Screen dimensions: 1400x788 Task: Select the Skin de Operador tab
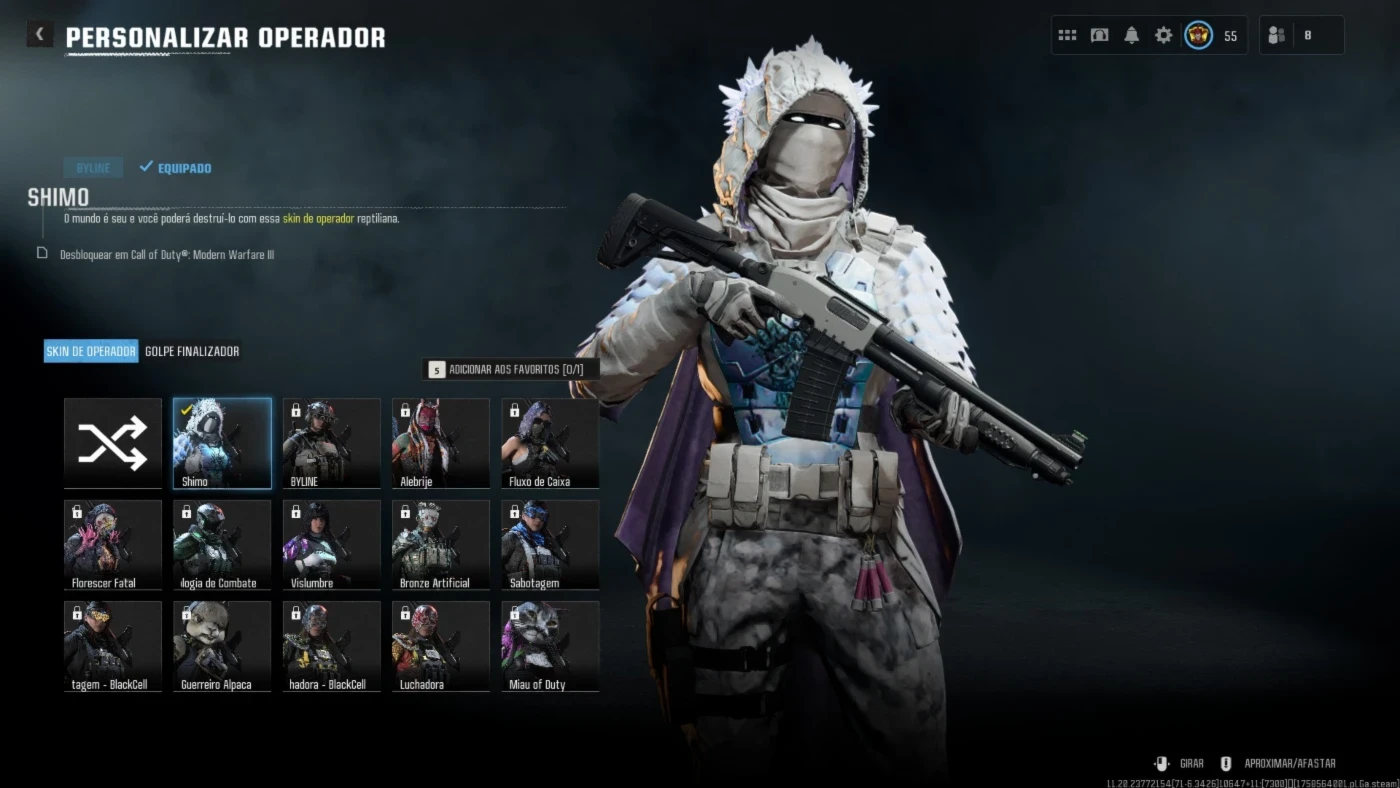click(x=91, y=351)
